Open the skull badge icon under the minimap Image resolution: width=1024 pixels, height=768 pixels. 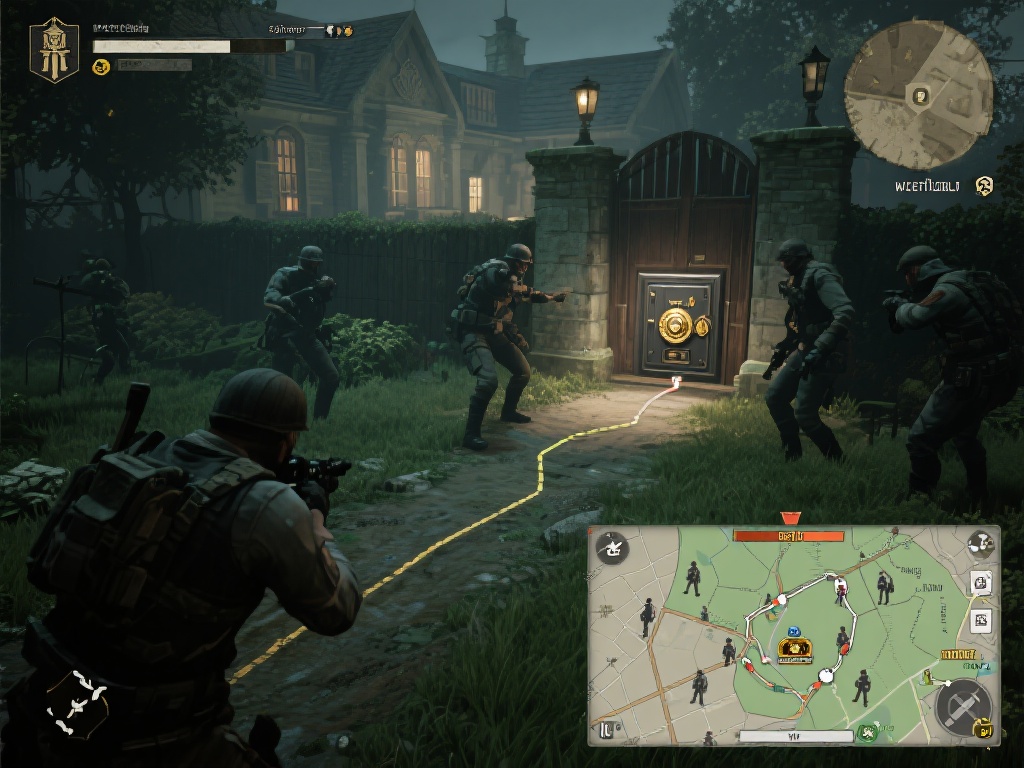pyautogui.click(x=984, y=184)
